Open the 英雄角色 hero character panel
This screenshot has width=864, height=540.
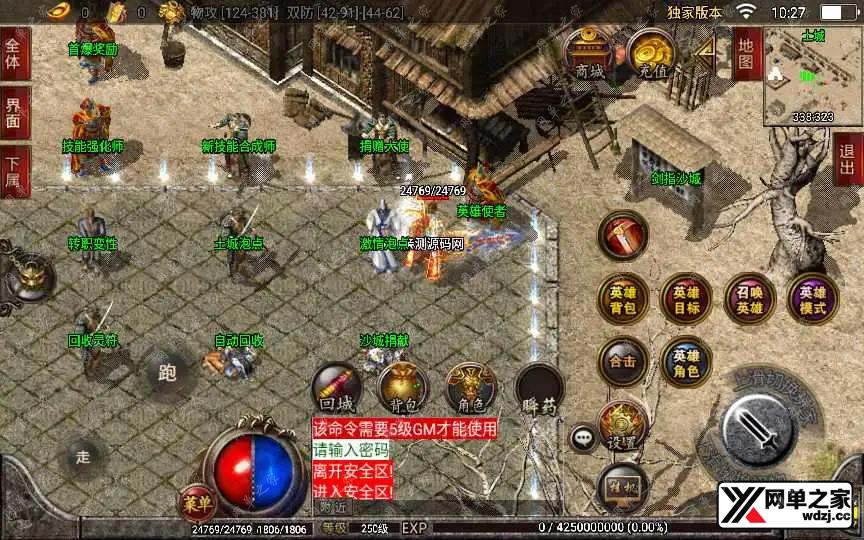click(686, 362)
